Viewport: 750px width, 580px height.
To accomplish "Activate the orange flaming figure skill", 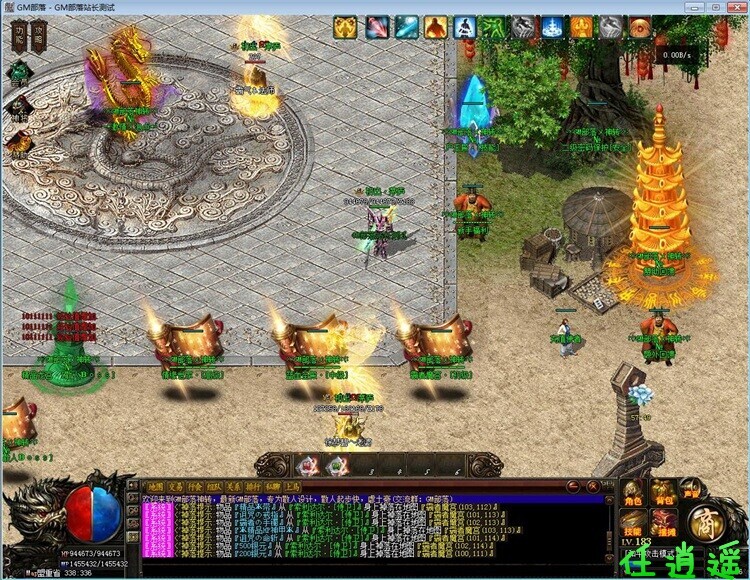I will click(x=435, y=27).
